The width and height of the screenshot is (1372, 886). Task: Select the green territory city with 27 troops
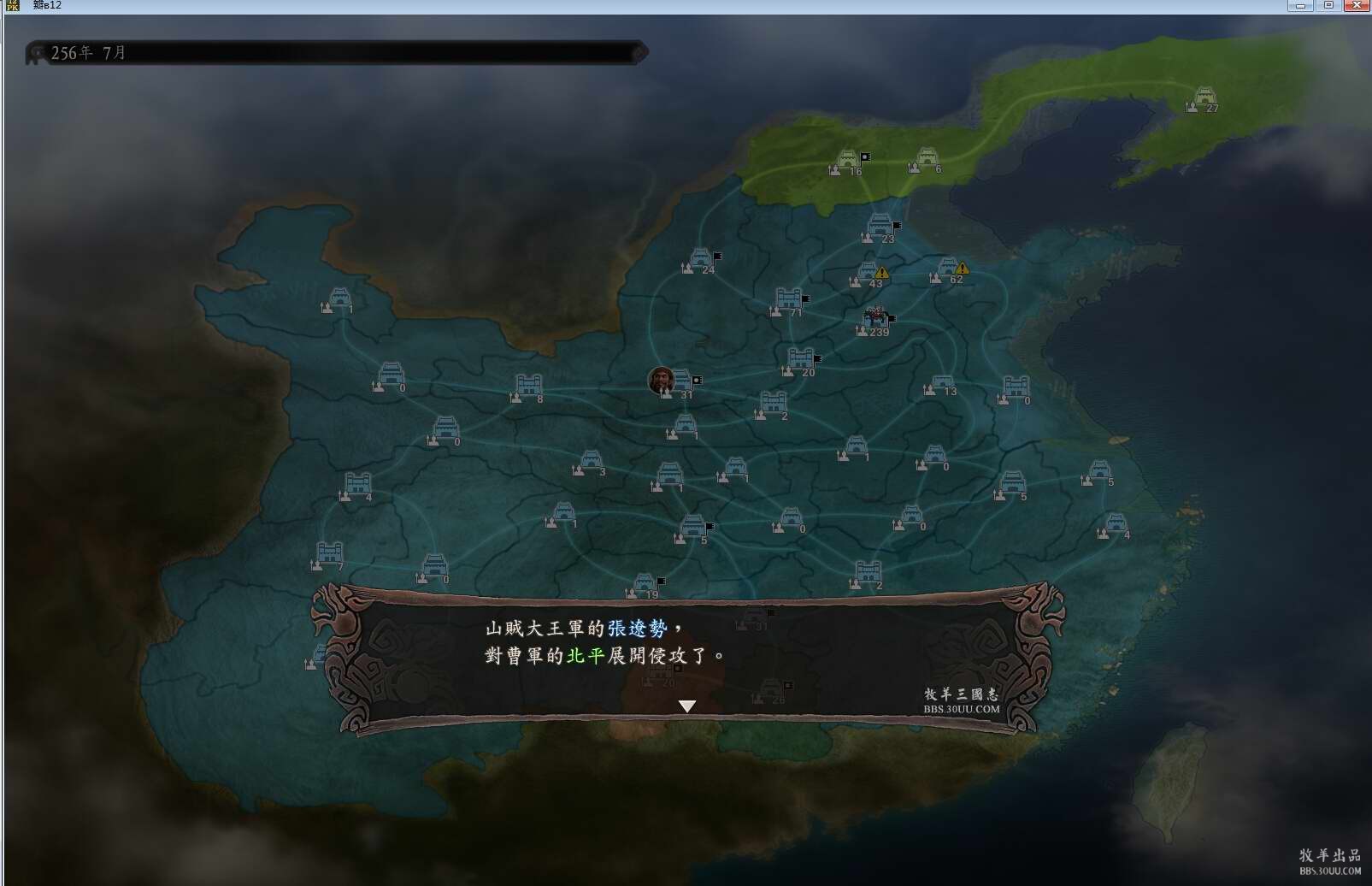[1204, 97]
